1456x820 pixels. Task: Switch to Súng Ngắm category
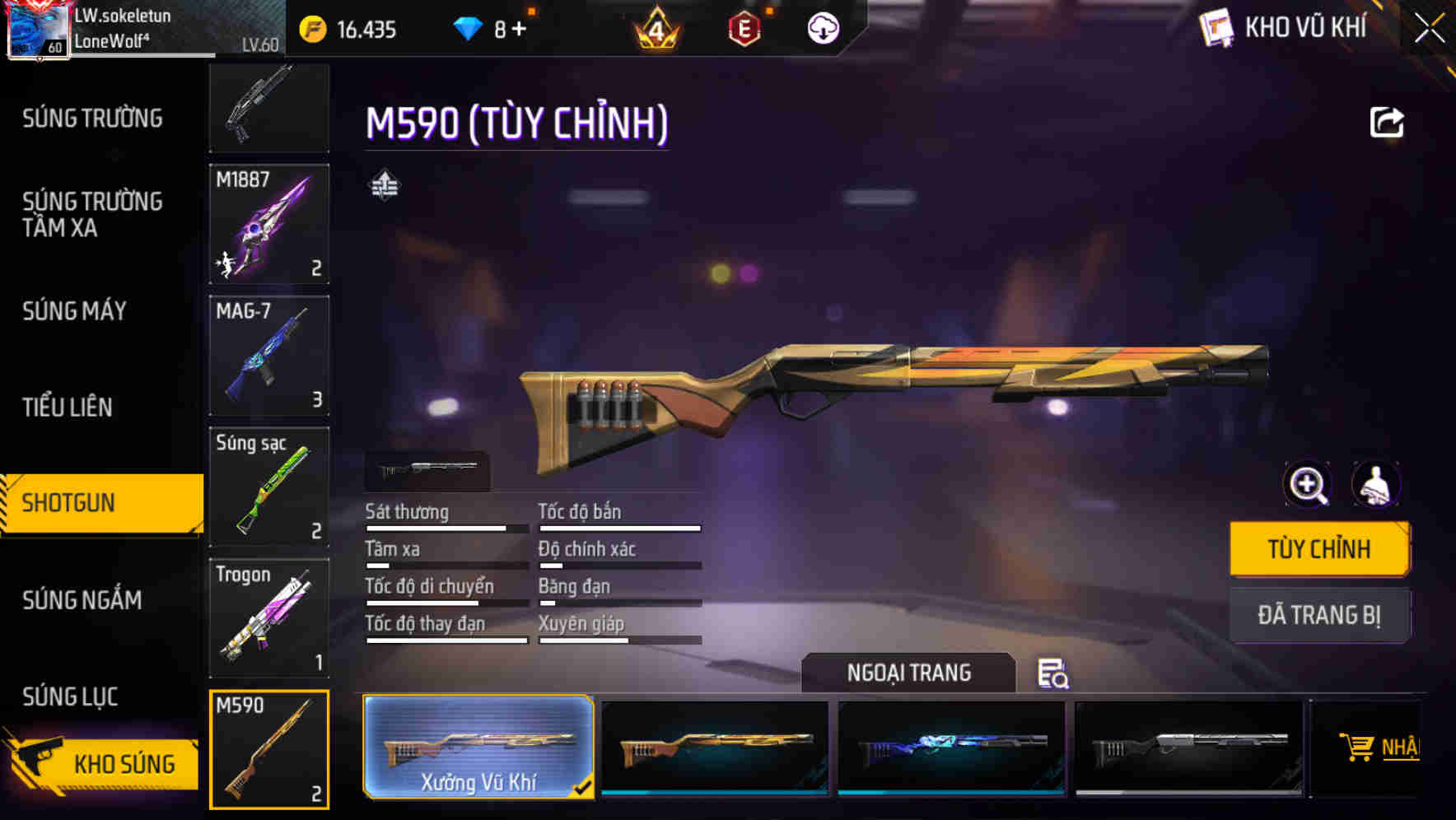tap(82, 600)
